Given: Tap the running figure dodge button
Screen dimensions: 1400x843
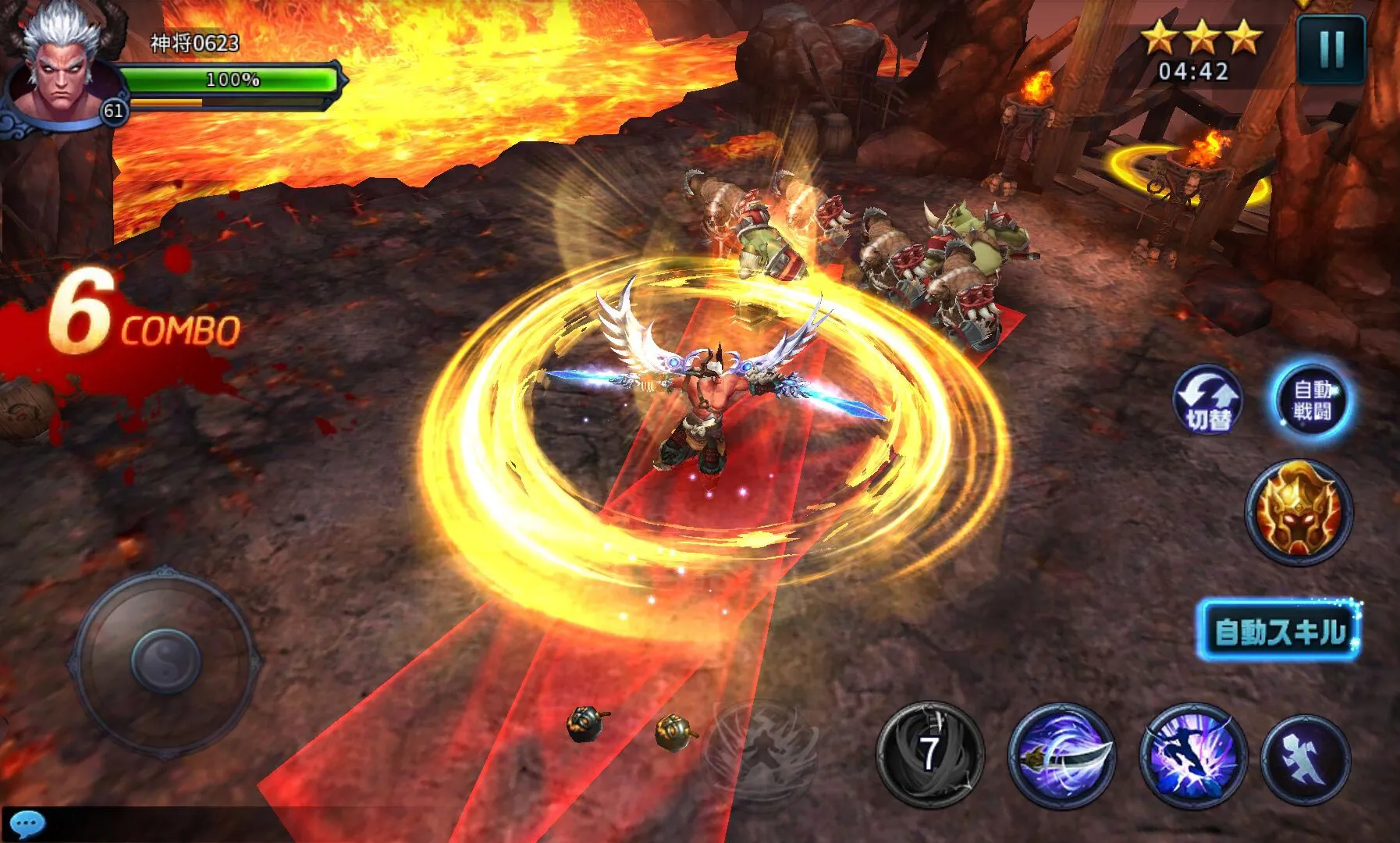Looking at the screenshot, I should 1306,758.
